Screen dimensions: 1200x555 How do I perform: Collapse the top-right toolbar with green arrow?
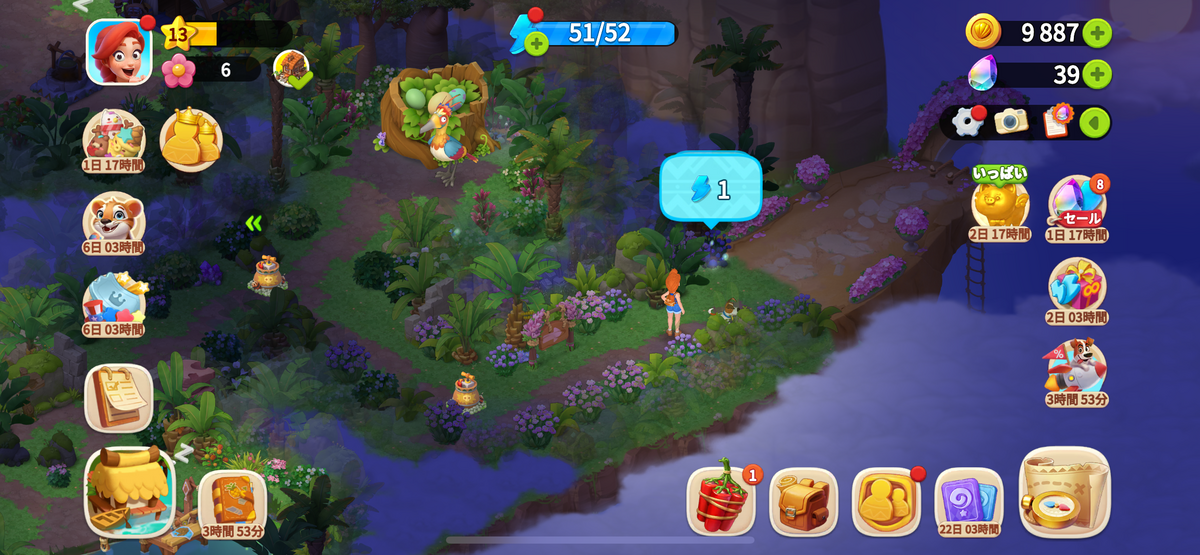[1095, 122]
